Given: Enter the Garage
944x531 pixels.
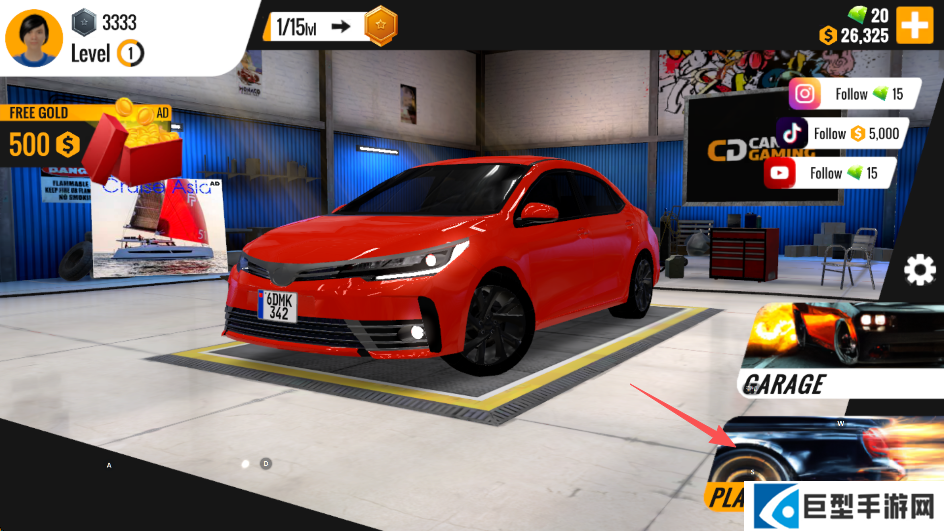Looking at the screenshot, I should pyautogui.click(x=843, y=350).
